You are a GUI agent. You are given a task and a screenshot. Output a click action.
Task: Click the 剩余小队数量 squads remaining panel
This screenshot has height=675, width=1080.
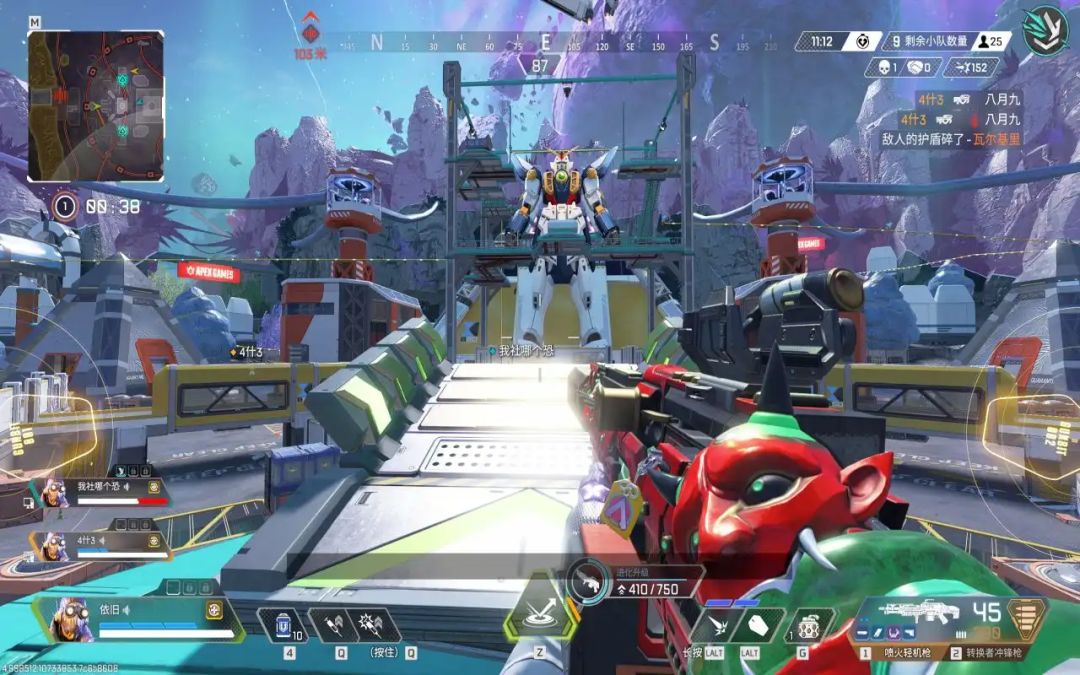click(933, 41)
